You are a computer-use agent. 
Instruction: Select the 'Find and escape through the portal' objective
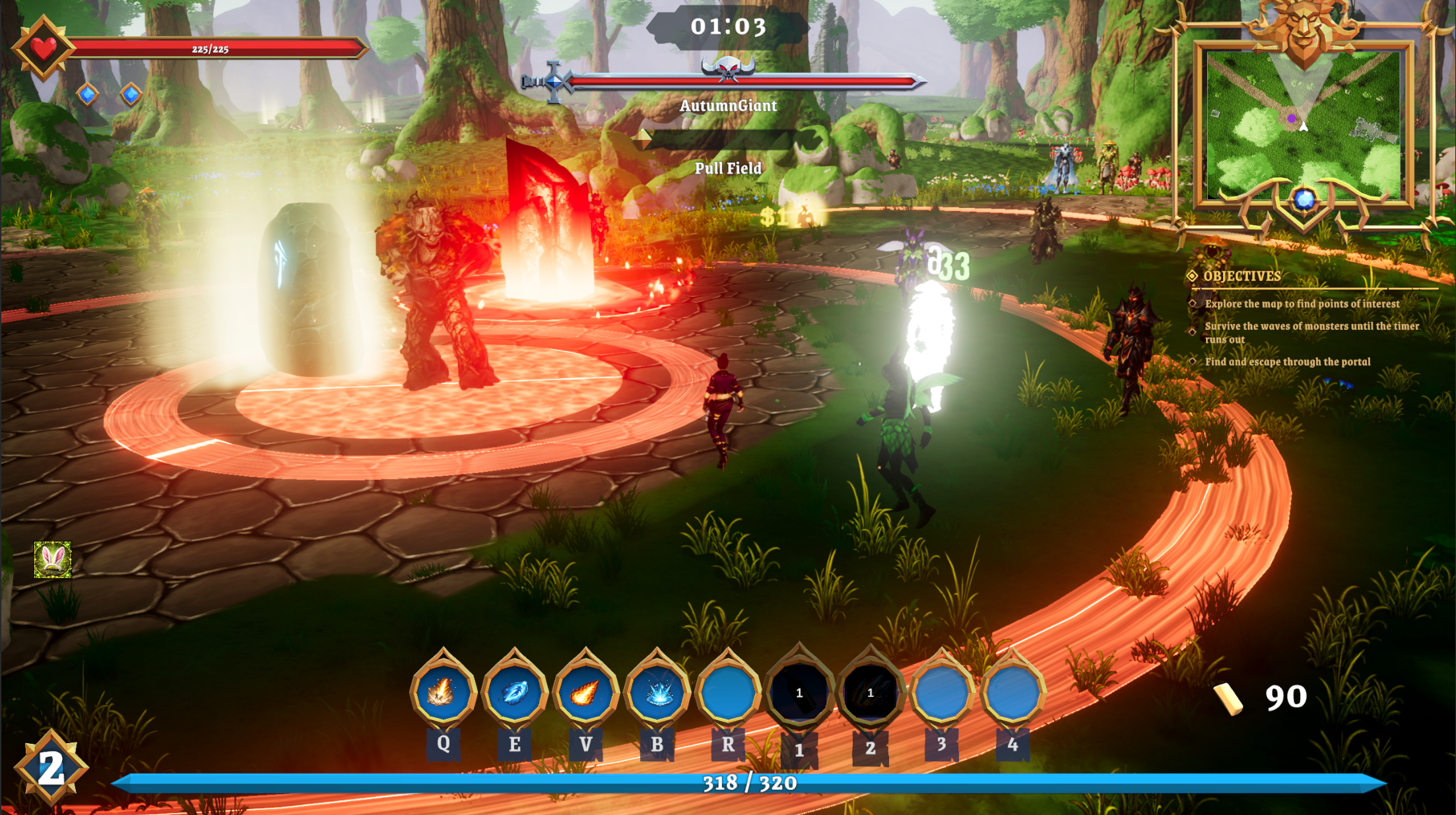[1287, 362]
